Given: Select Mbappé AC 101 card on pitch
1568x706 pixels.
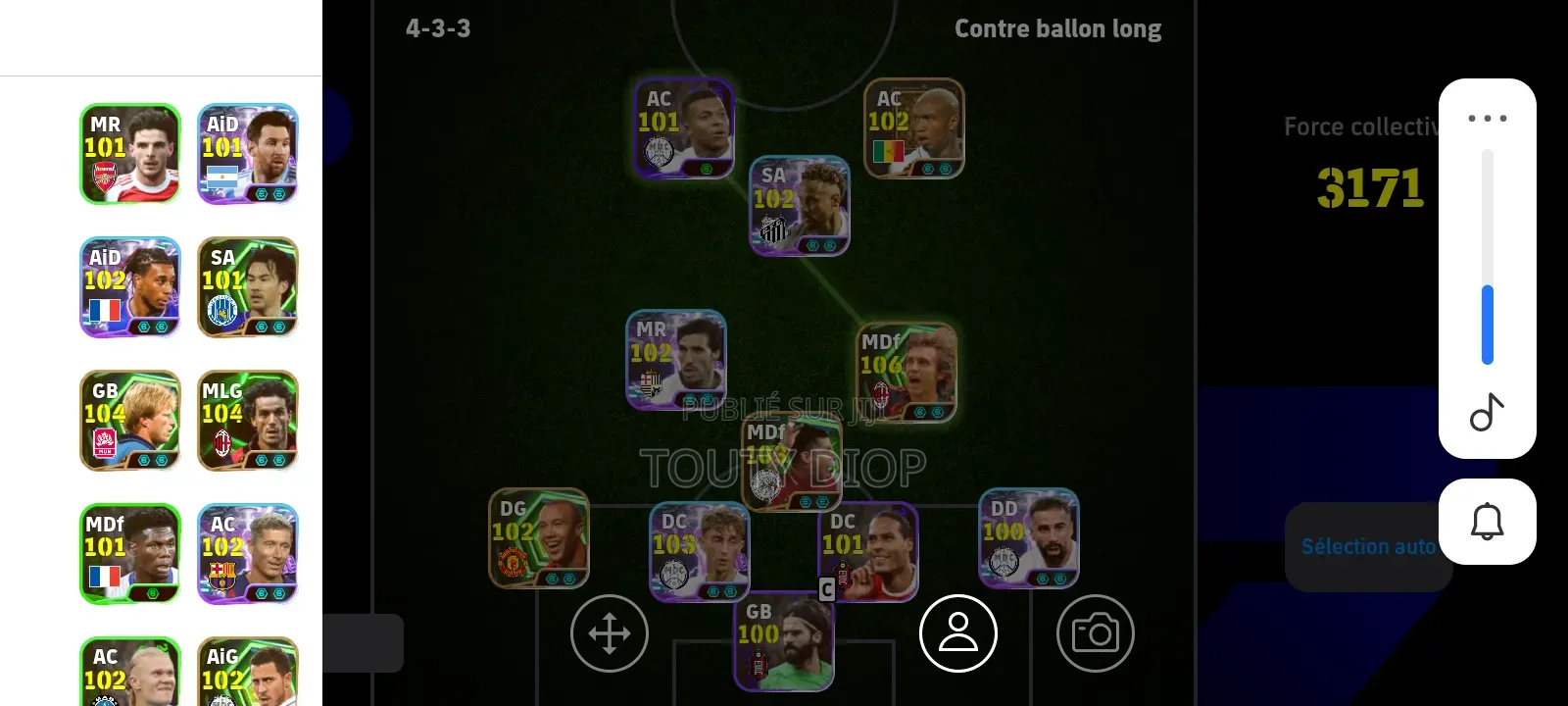Looking at the screenshot, I should tap(684, 128).
